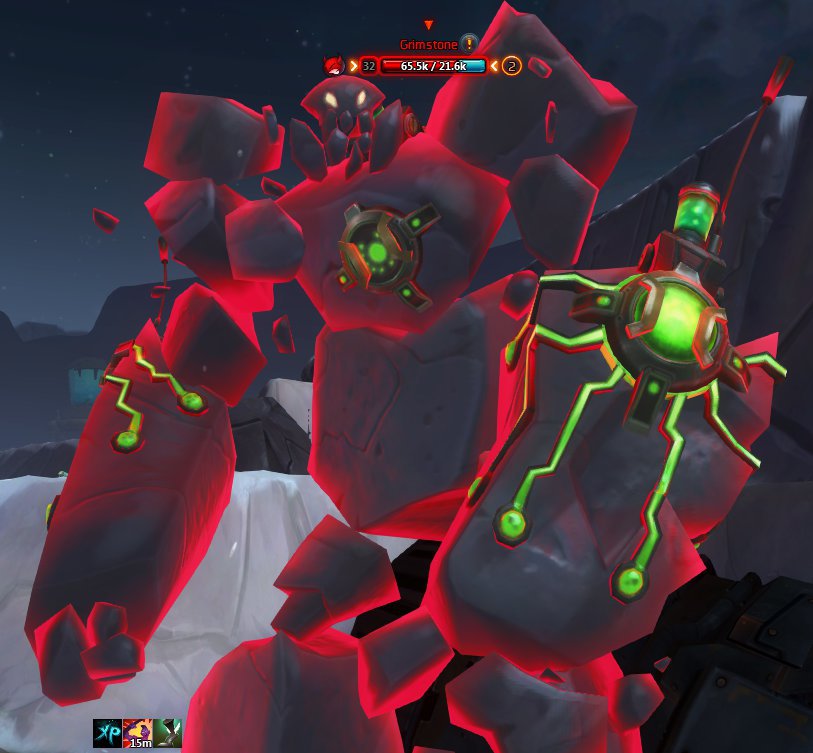Click the exclamation icon beside Grimstone's name
Viewport: 813px width, 753px height.
469,43
